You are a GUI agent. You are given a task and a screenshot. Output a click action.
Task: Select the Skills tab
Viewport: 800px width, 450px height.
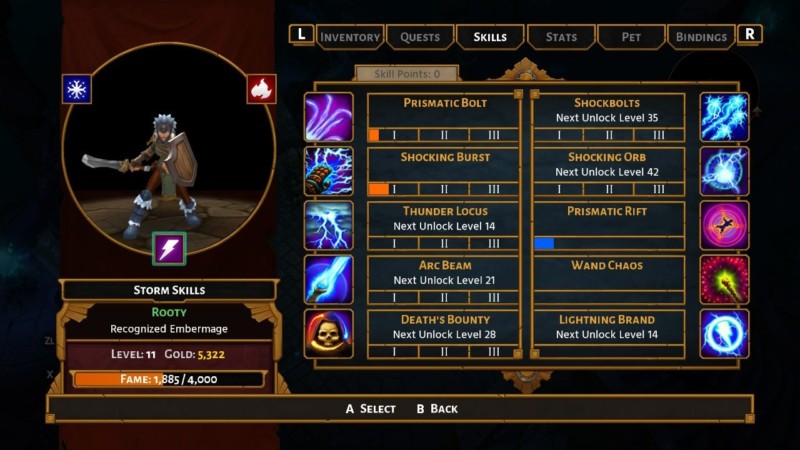[x=490, y=37]
